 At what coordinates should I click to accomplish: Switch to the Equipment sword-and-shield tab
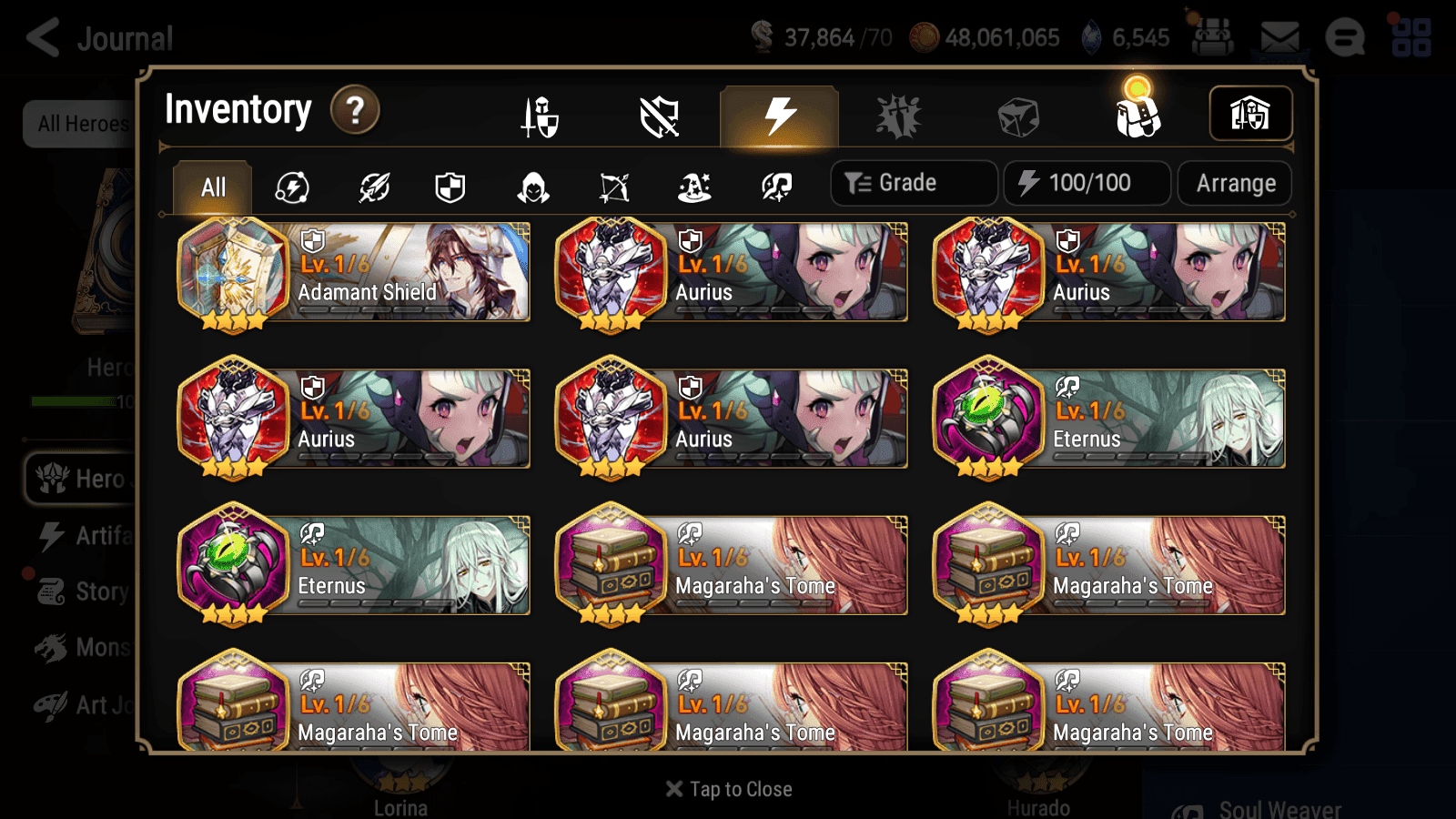click(x=541, y=116)
